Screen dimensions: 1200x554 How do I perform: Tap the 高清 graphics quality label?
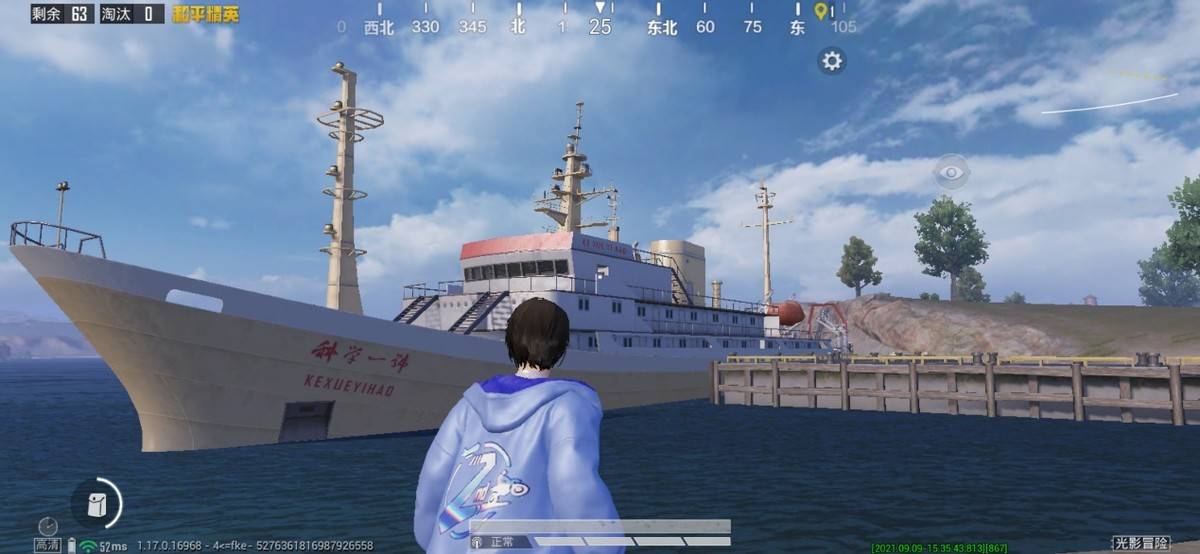47,545
